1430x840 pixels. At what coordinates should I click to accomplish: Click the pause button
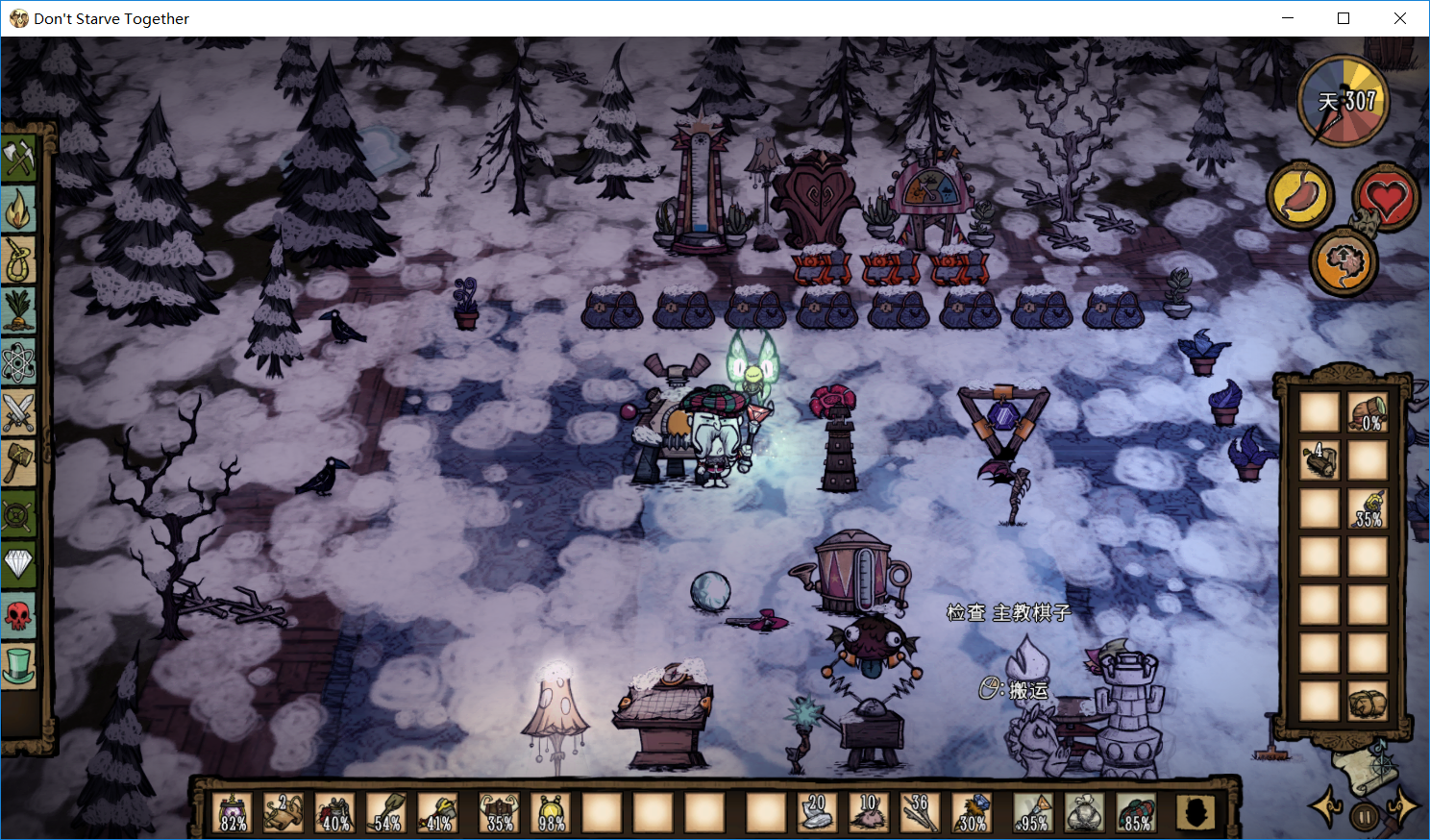[x=1364, y=817]
